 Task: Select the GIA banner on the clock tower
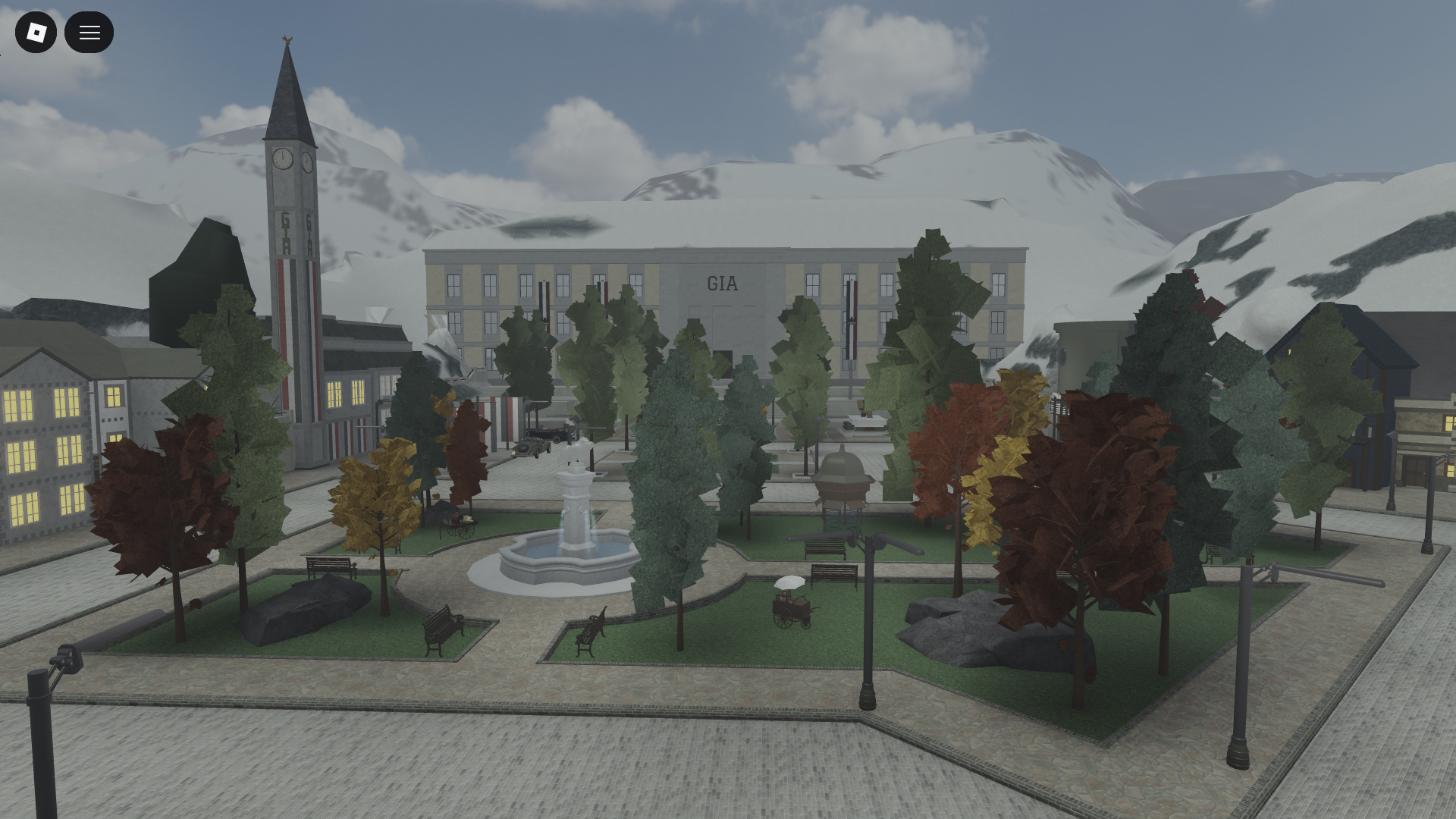click(287, 231)
